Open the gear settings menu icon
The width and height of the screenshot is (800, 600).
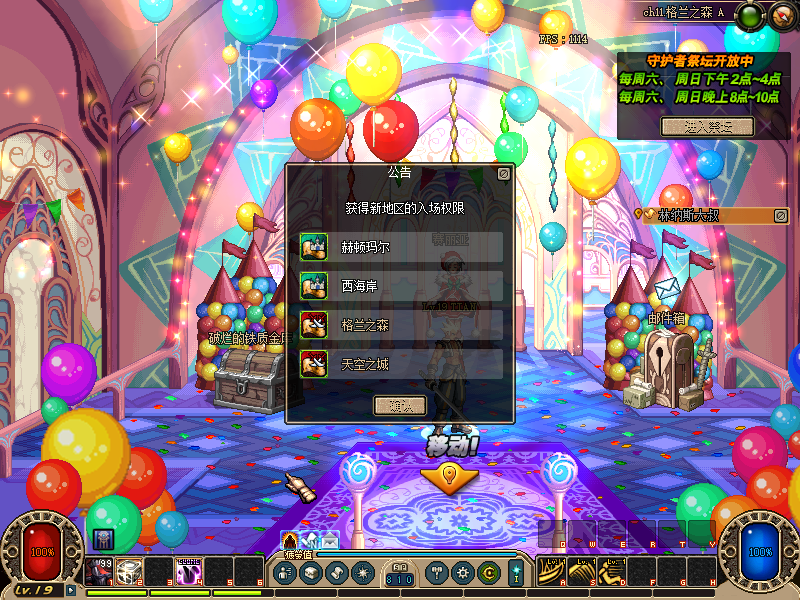(462, 573)
